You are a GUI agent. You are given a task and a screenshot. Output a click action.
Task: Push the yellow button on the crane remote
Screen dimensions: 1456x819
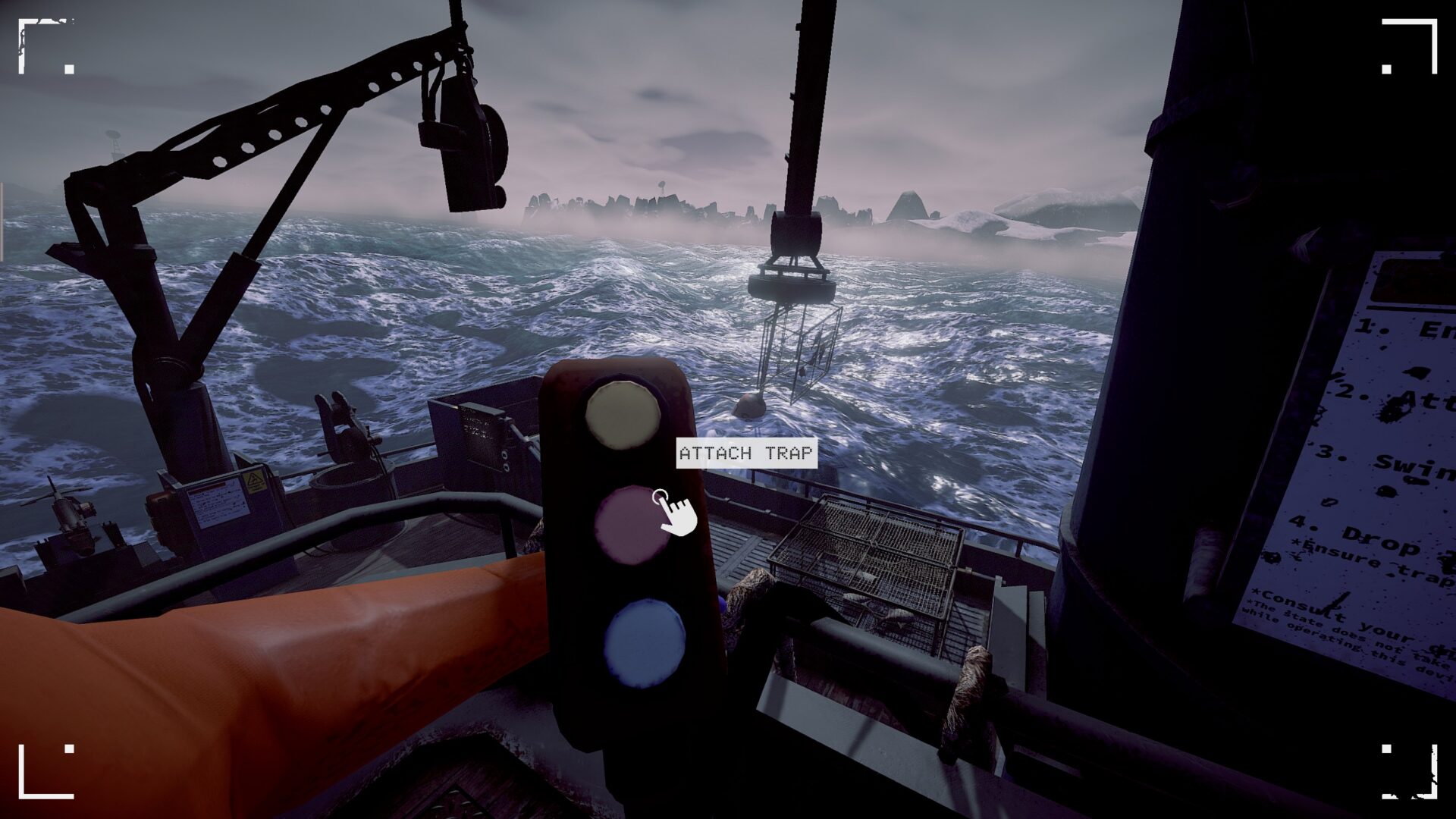pyautogui.click(x=623, y=414)
